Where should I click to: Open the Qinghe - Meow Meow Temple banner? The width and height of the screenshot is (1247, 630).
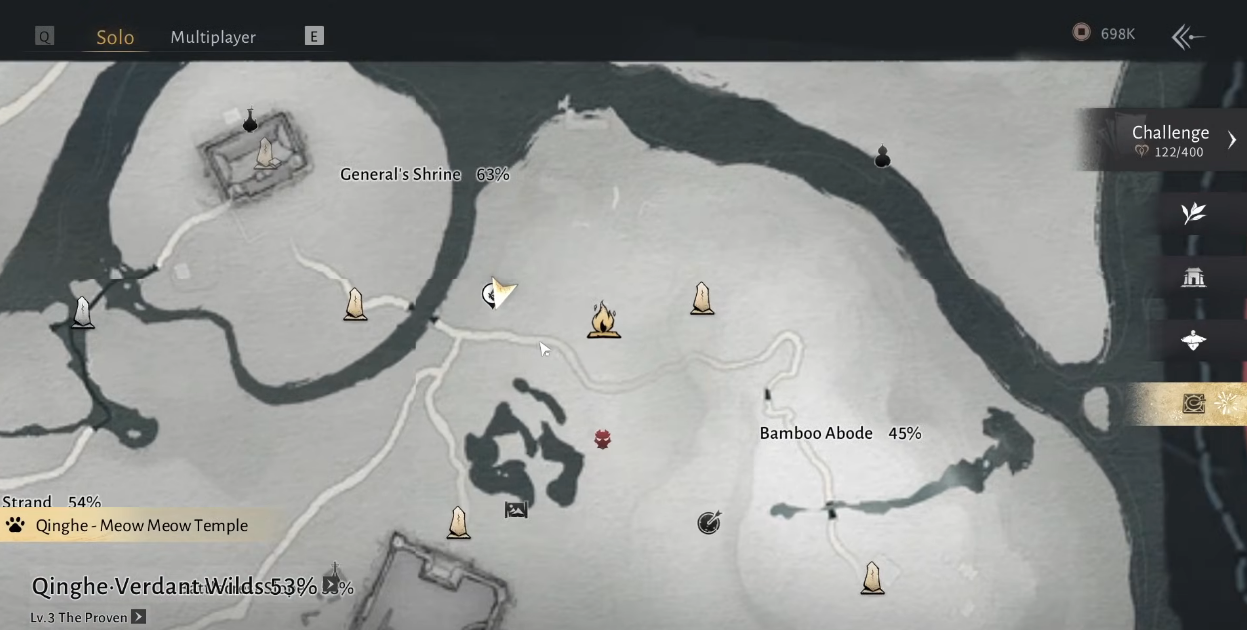[x=140, y=525]
